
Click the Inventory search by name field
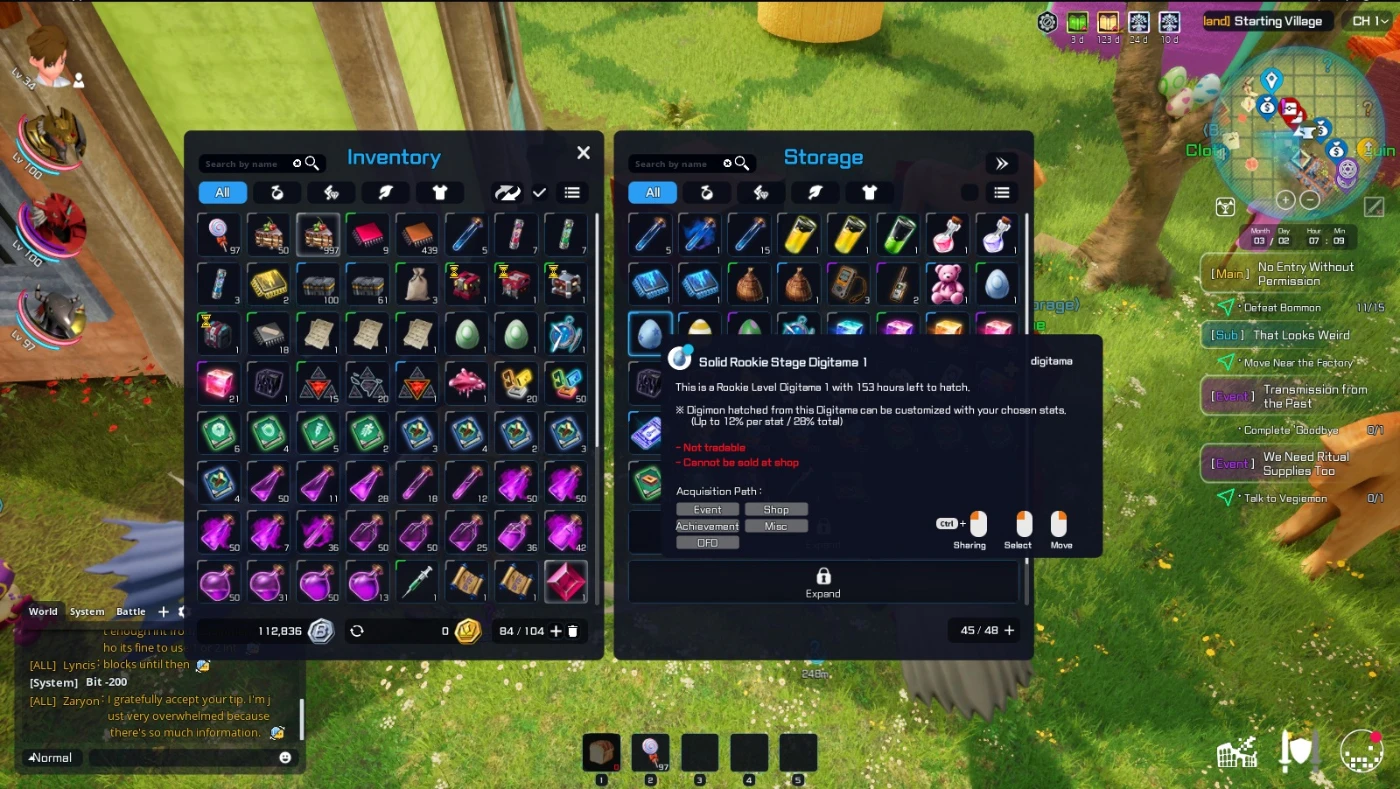click(x=245, y=164)
